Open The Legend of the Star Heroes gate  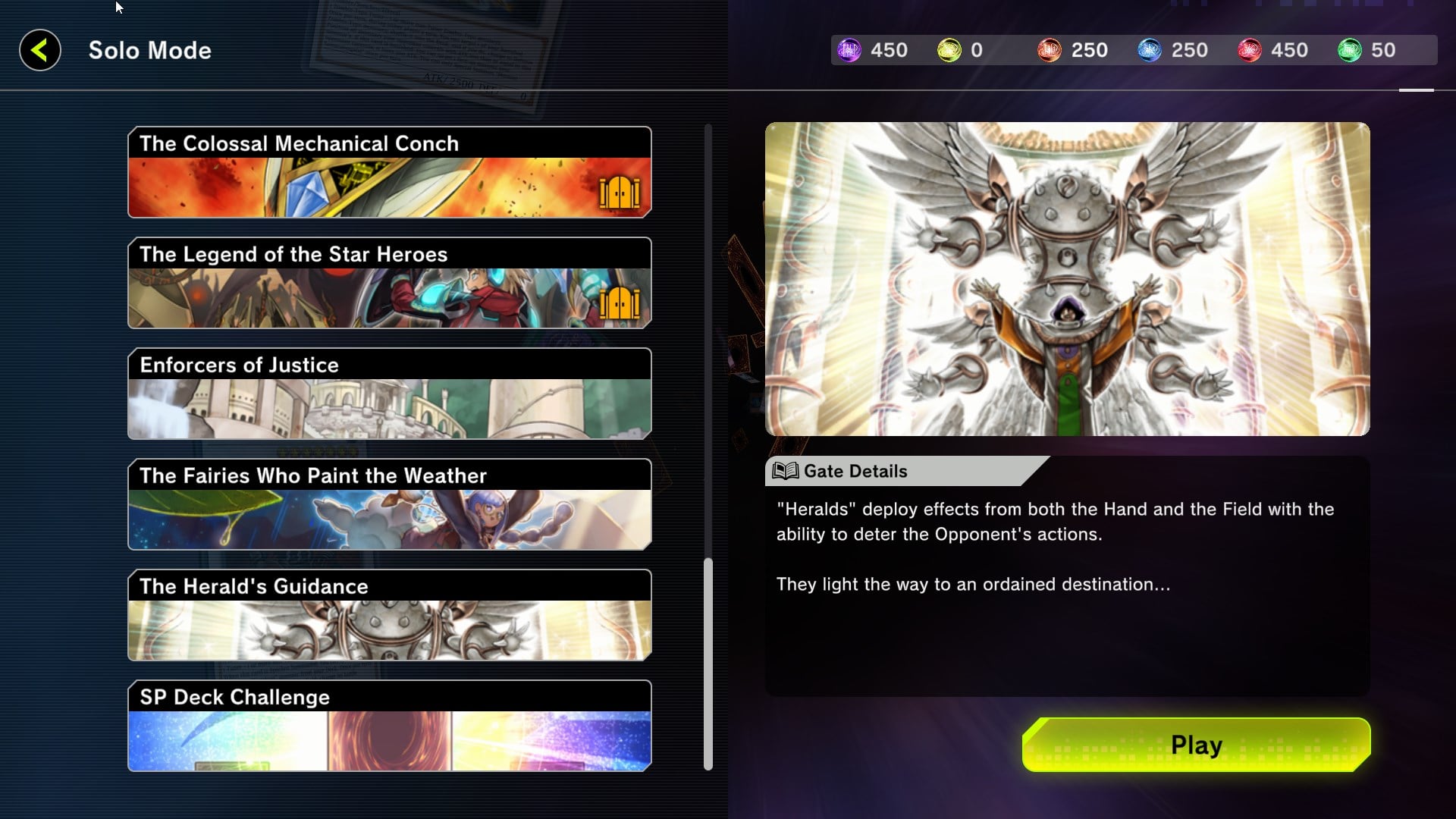pos(389,284)
